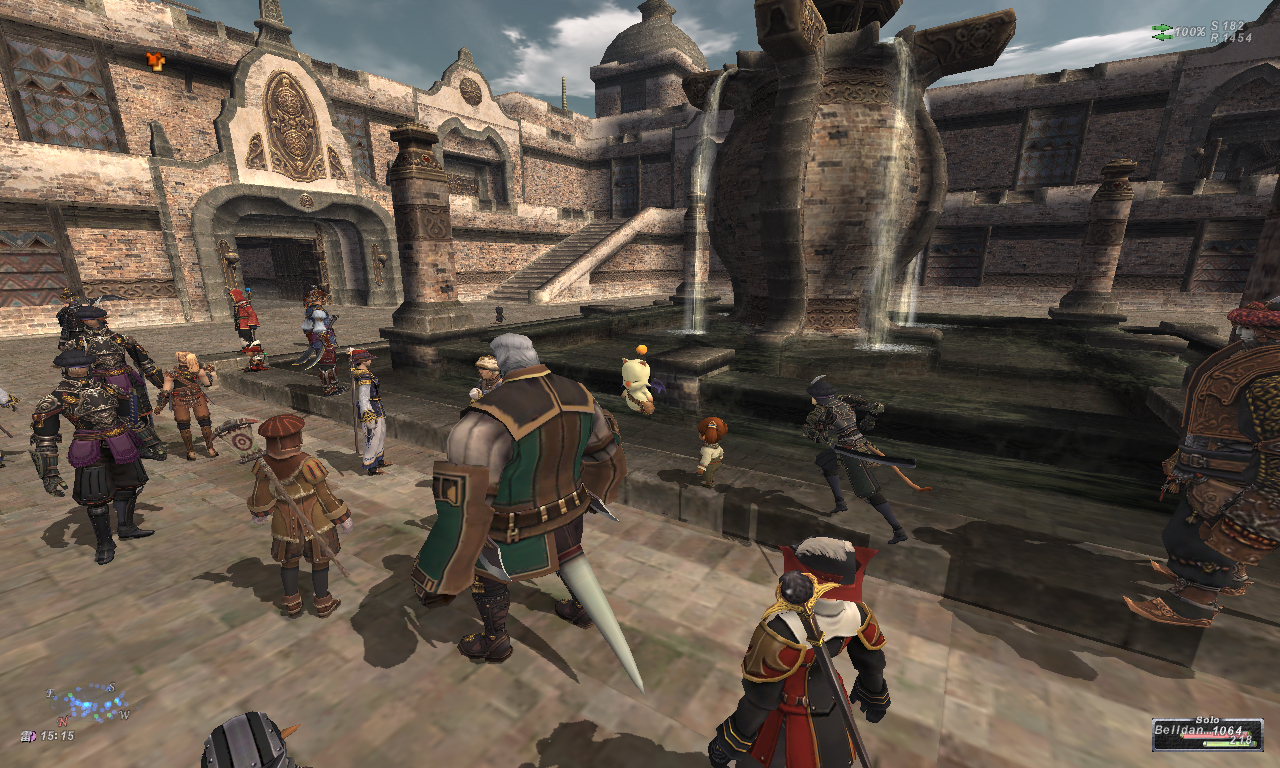Click the green connection status arrows
The image size is (1280, 768).
click(x=1162, y=32)
